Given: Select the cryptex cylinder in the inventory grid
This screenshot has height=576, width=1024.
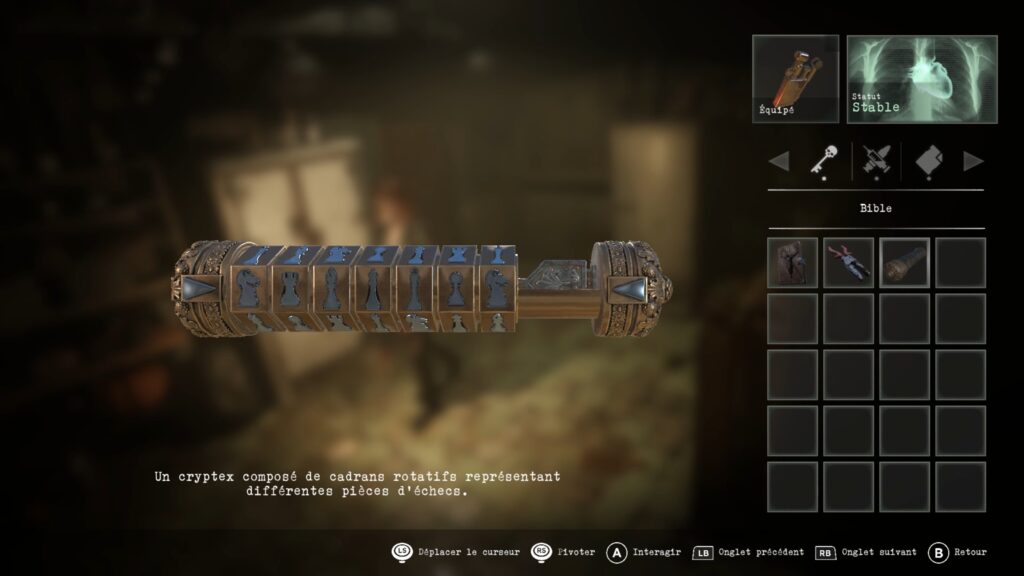Looking at the screenshot, I should [x=905, y=262].
